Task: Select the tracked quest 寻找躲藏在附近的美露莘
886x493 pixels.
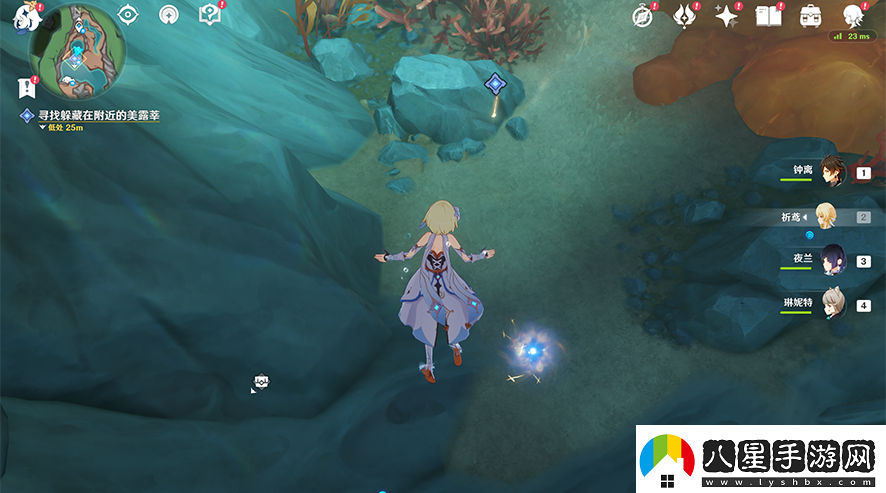Action: 98,116
